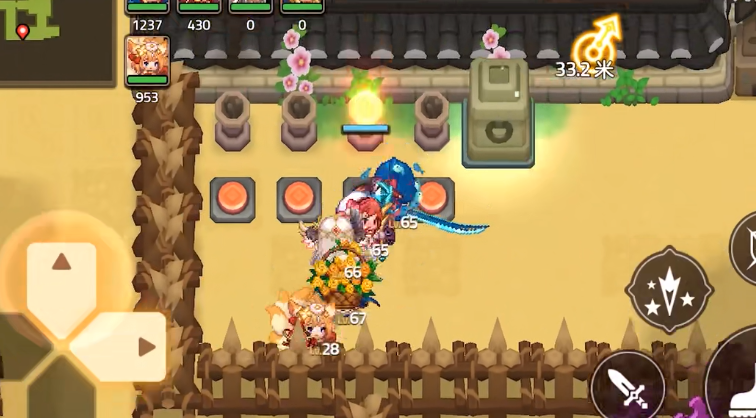Tap the d-pad up arrow

[61, 263]
